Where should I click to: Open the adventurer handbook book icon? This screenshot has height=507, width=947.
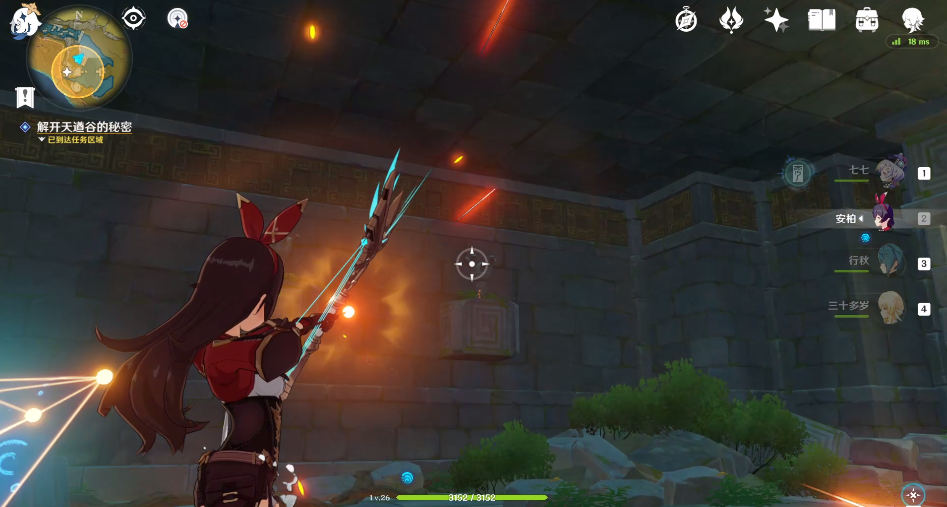pyautogui.click(x=821, y=20)
